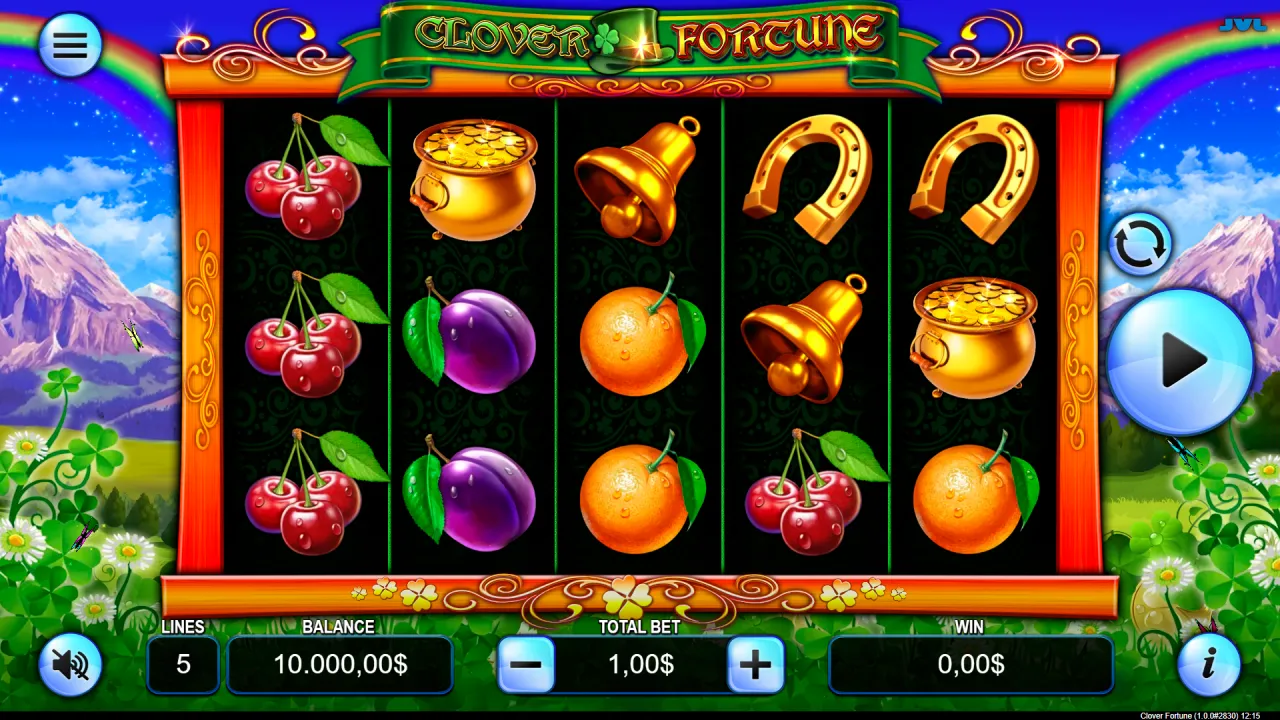
Task: Increase the total bet with the plus button
Action: [756, 664]
